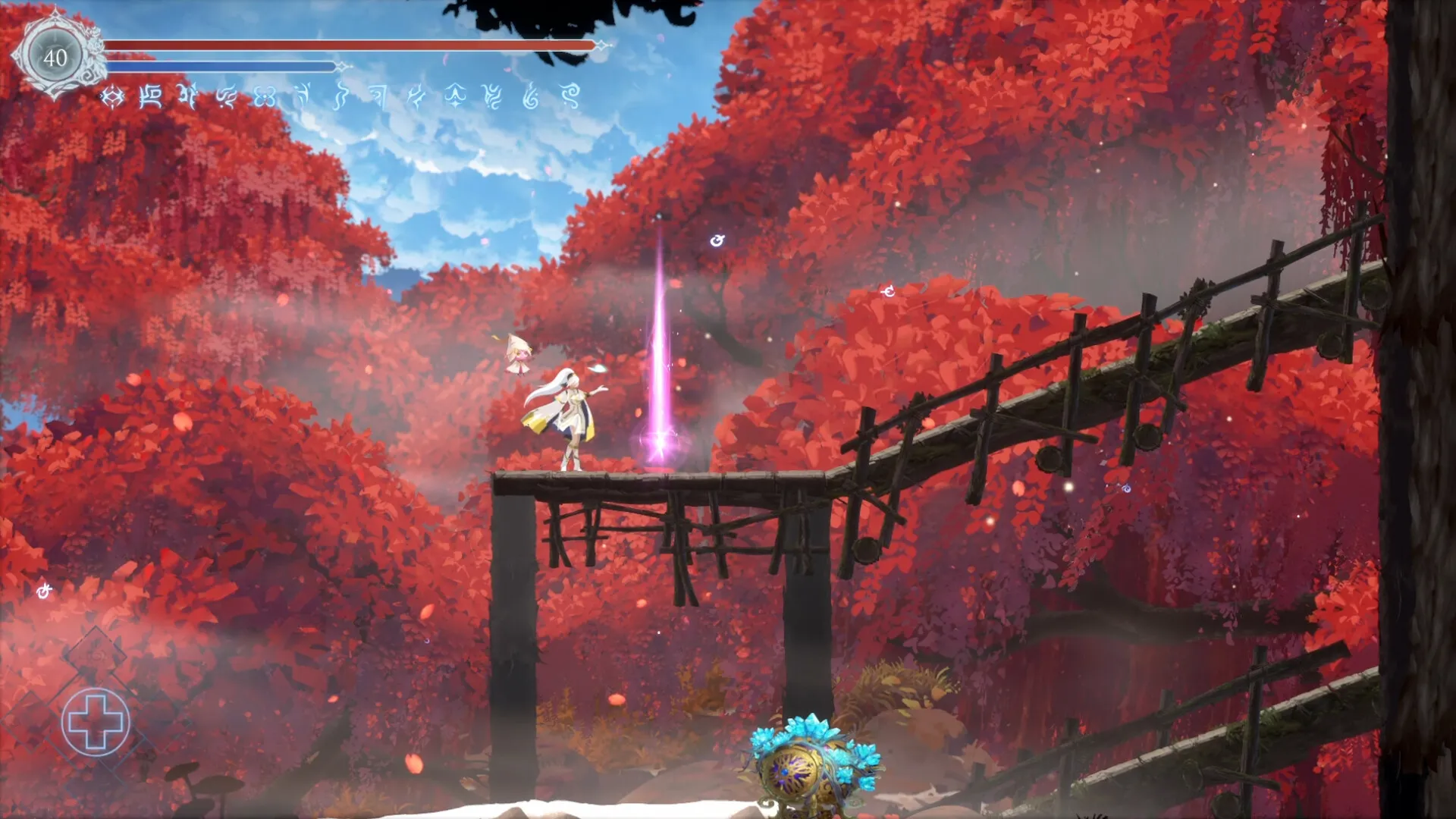
Task: Click the hooked blade rune icon
Action: (379, 97)
